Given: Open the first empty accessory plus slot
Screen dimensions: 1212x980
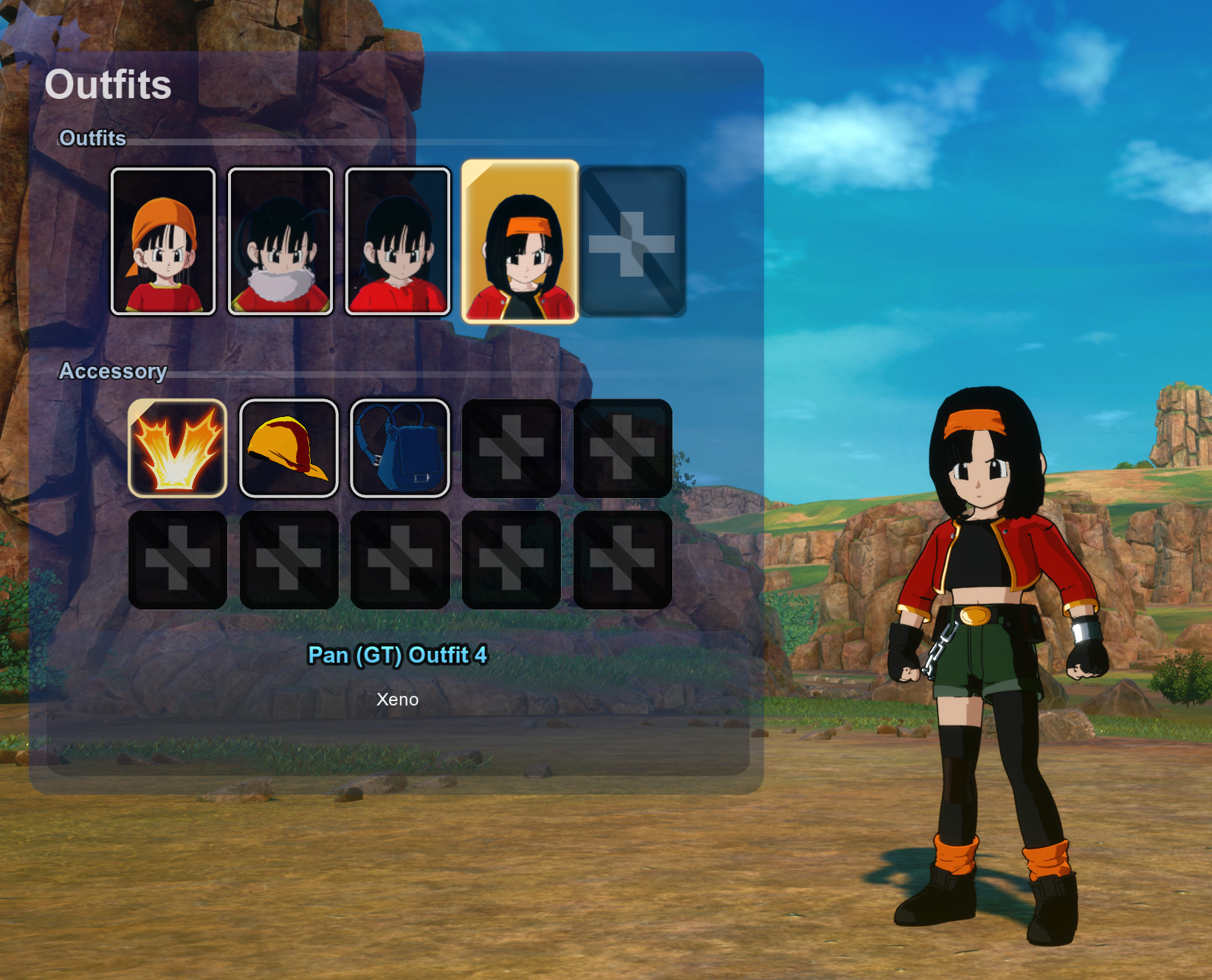Looking at the screenshot, I should [x=511, y=447].
